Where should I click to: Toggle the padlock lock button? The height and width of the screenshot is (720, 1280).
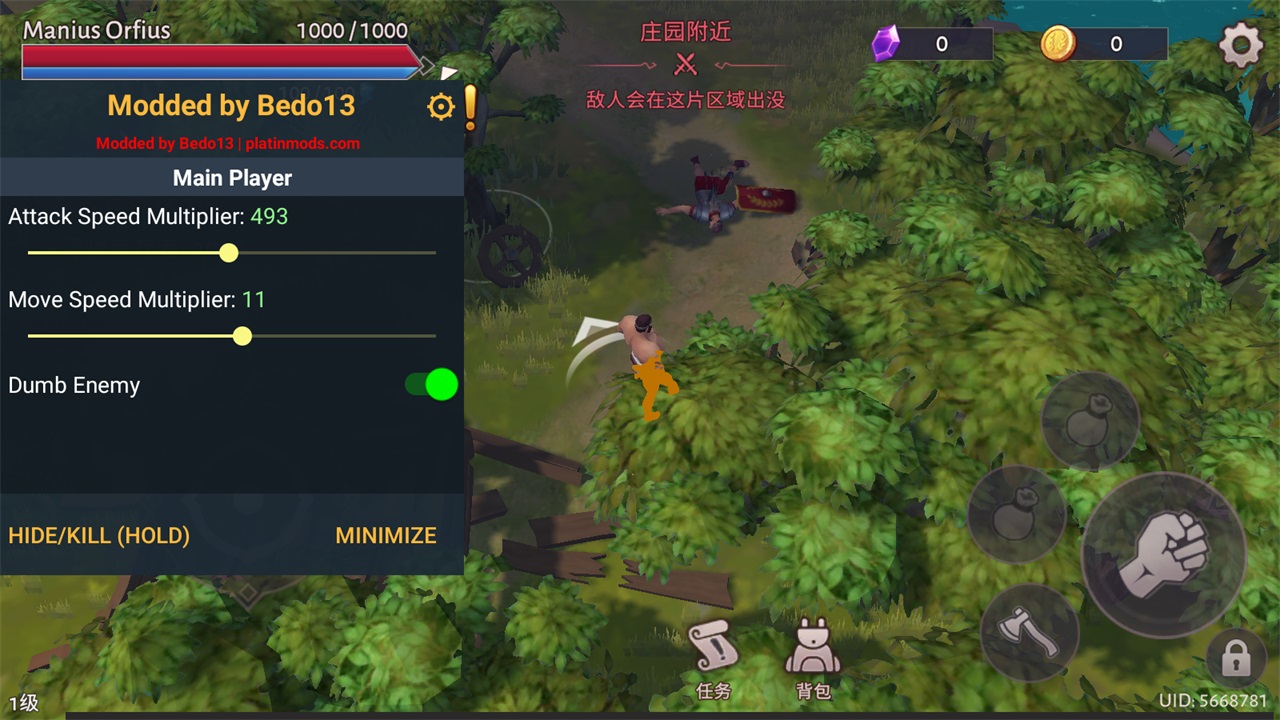click(1236, 658)
